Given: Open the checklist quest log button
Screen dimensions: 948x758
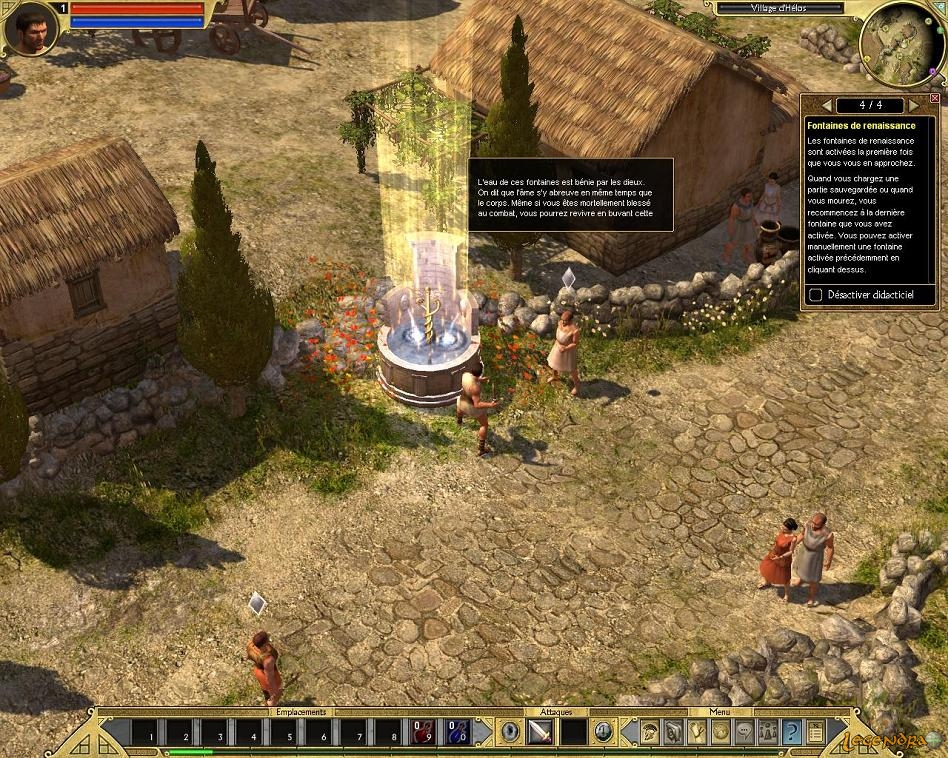Looking at the screenshot, I should tap(815, 732).
